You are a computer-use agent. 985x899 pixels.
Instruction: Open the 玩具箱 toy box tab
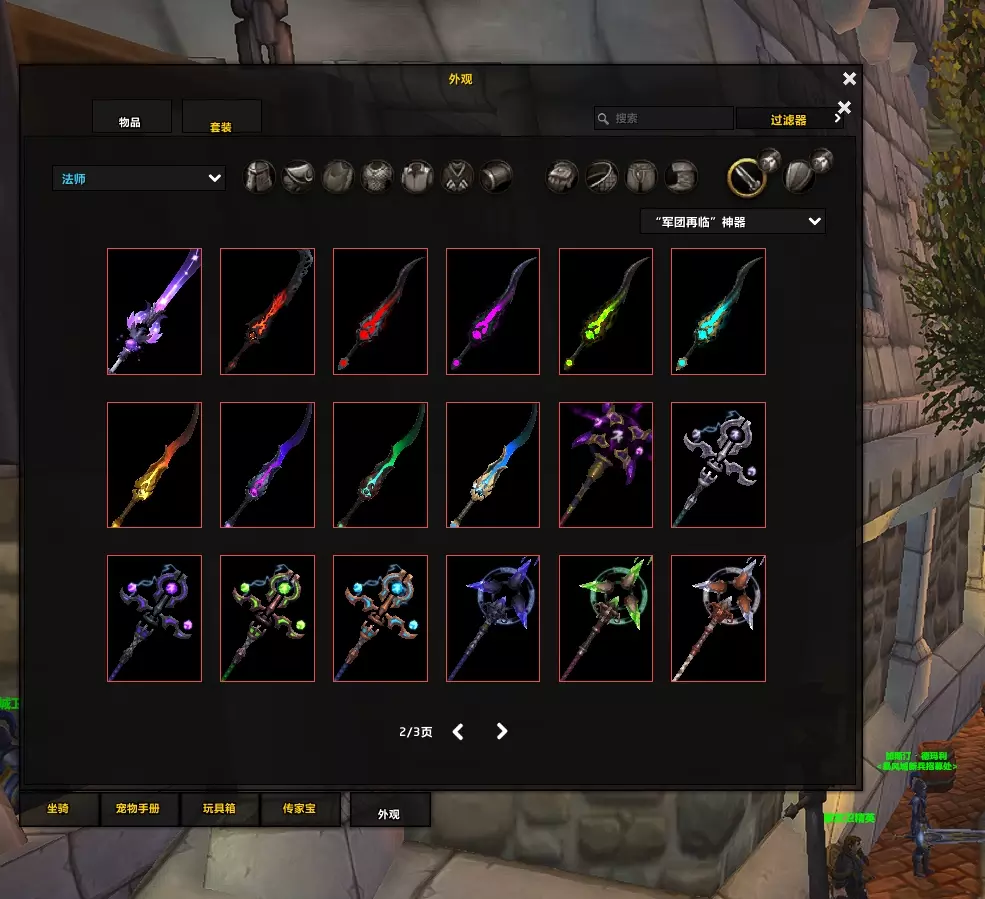(x=219, y=808)
